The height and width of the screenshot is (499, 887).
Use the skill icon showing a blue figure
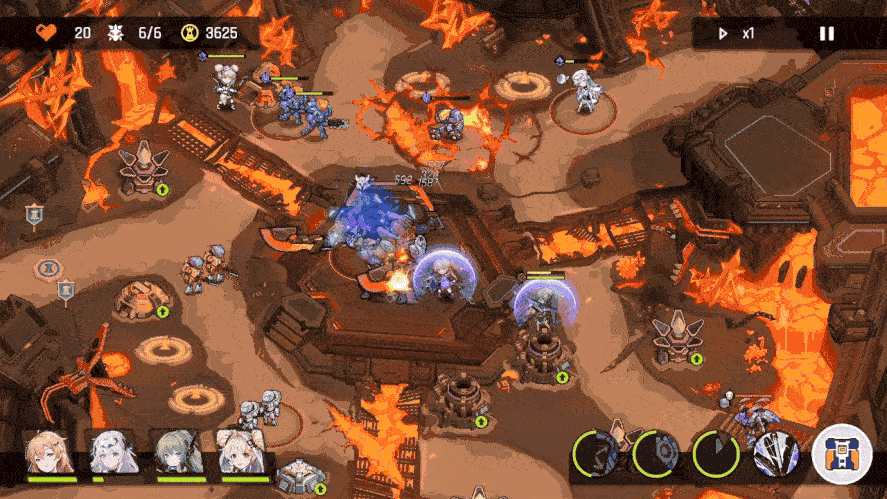click(x=597, y=454)
